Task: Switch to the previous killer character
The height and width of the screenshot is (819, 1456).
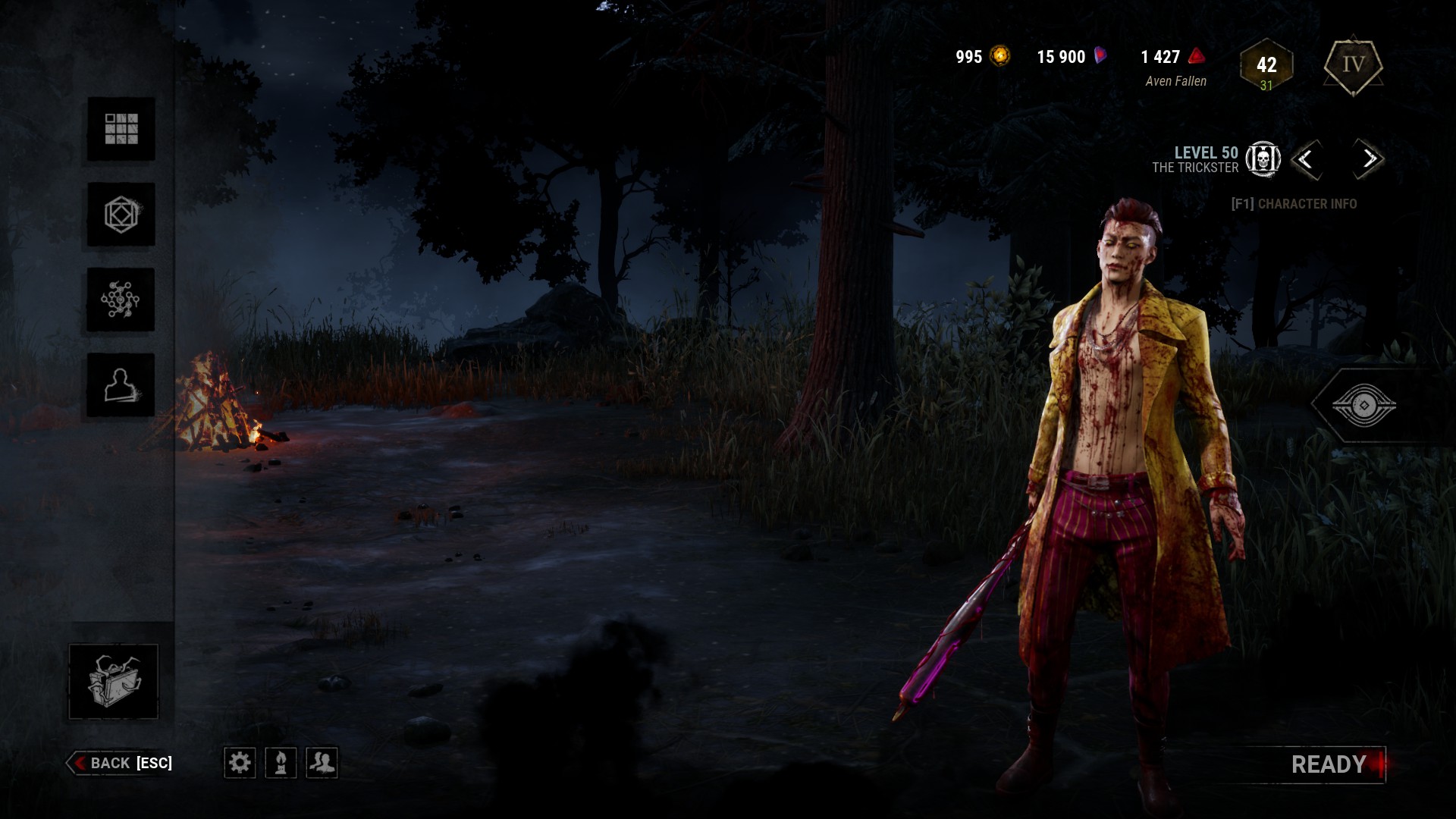Action: (1306, 159)
